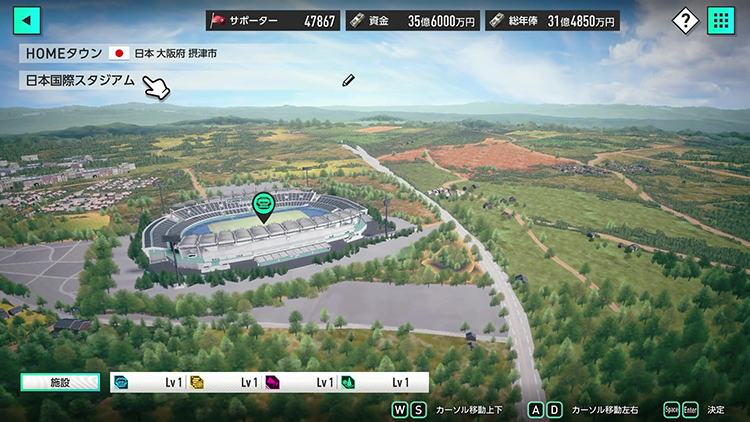
Task: Open the help question mark button
Action: (684, 20)
